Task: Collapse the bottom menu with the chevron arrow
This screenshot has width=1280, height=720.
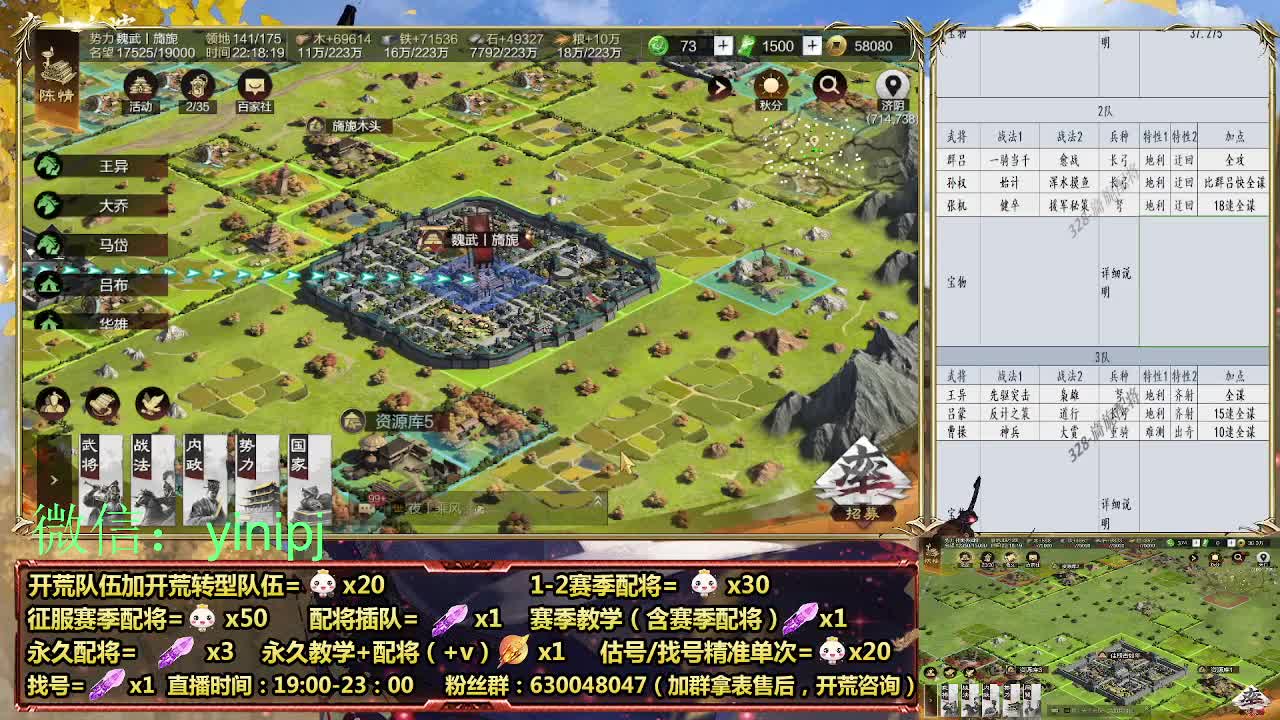Action: point(56,478)
